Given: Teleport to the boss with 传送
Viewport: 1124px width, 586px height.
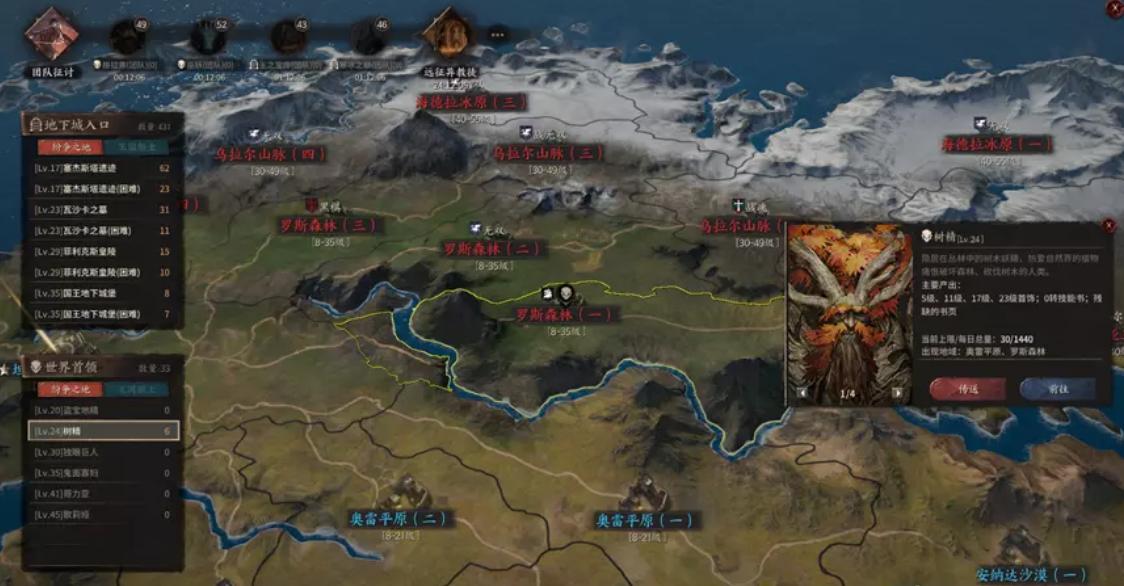Looking at the screenshot, I should click(x=967, y=388).
